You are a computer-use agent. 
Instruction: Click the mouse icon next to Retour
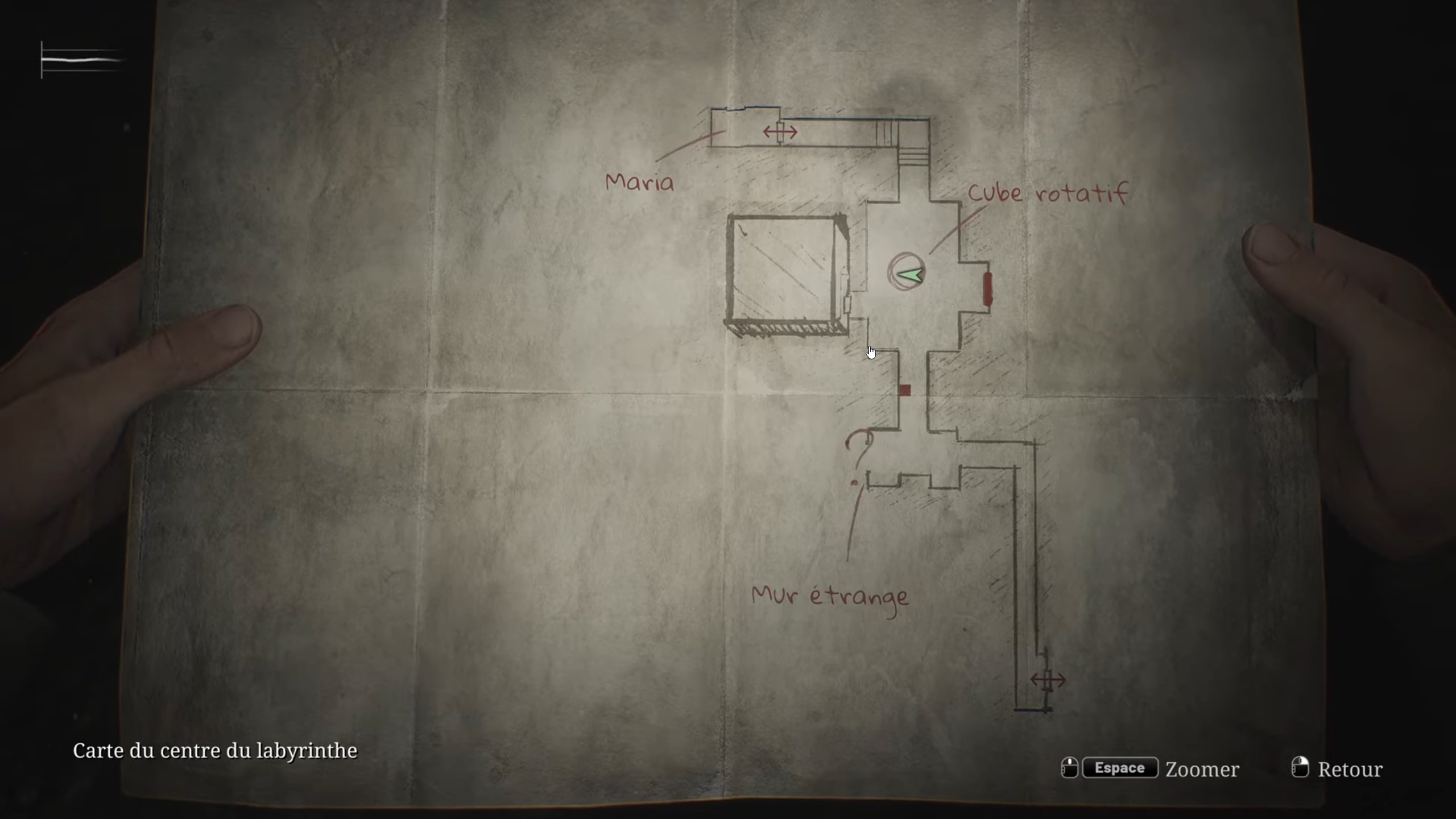(1301, 768)
